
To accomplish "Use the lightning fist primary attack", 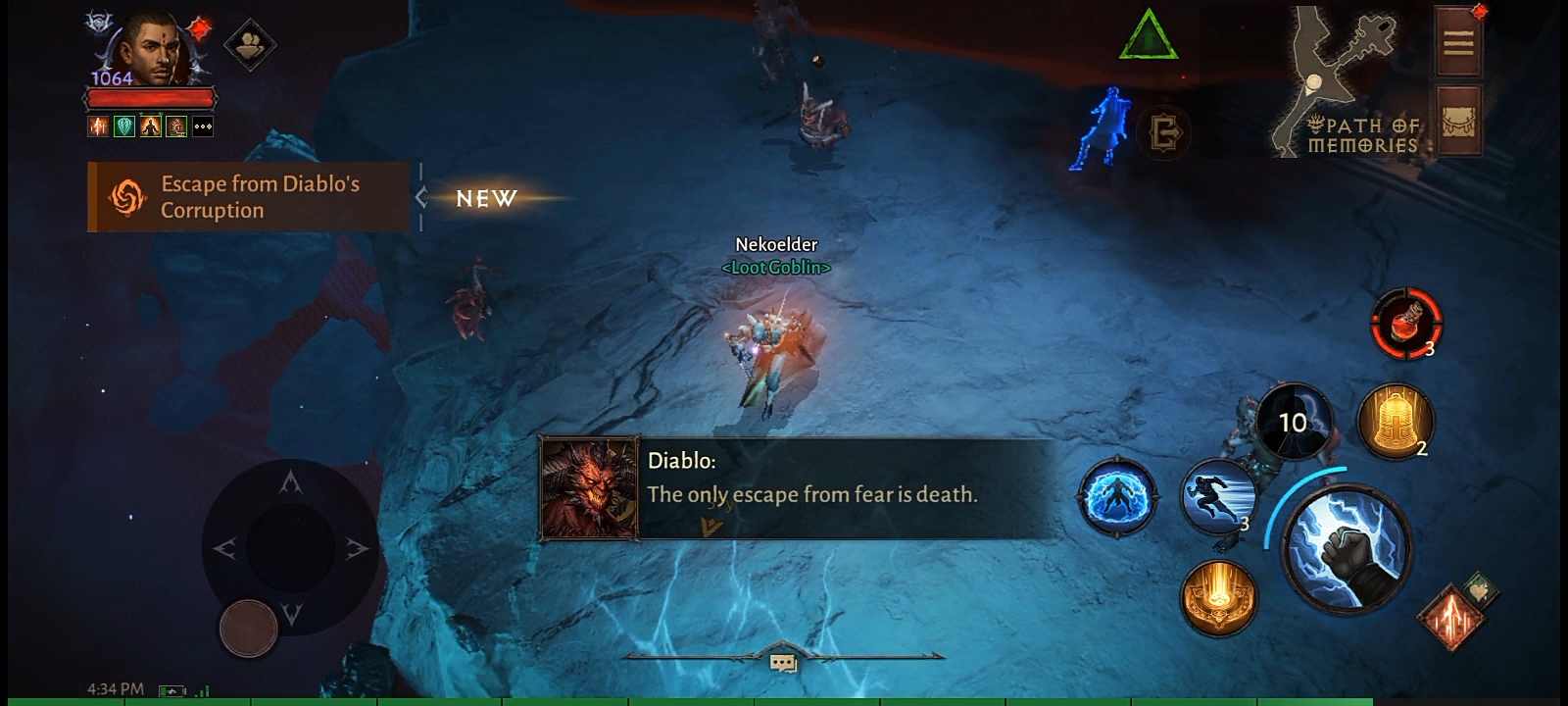I will (x=1347, y=549).
